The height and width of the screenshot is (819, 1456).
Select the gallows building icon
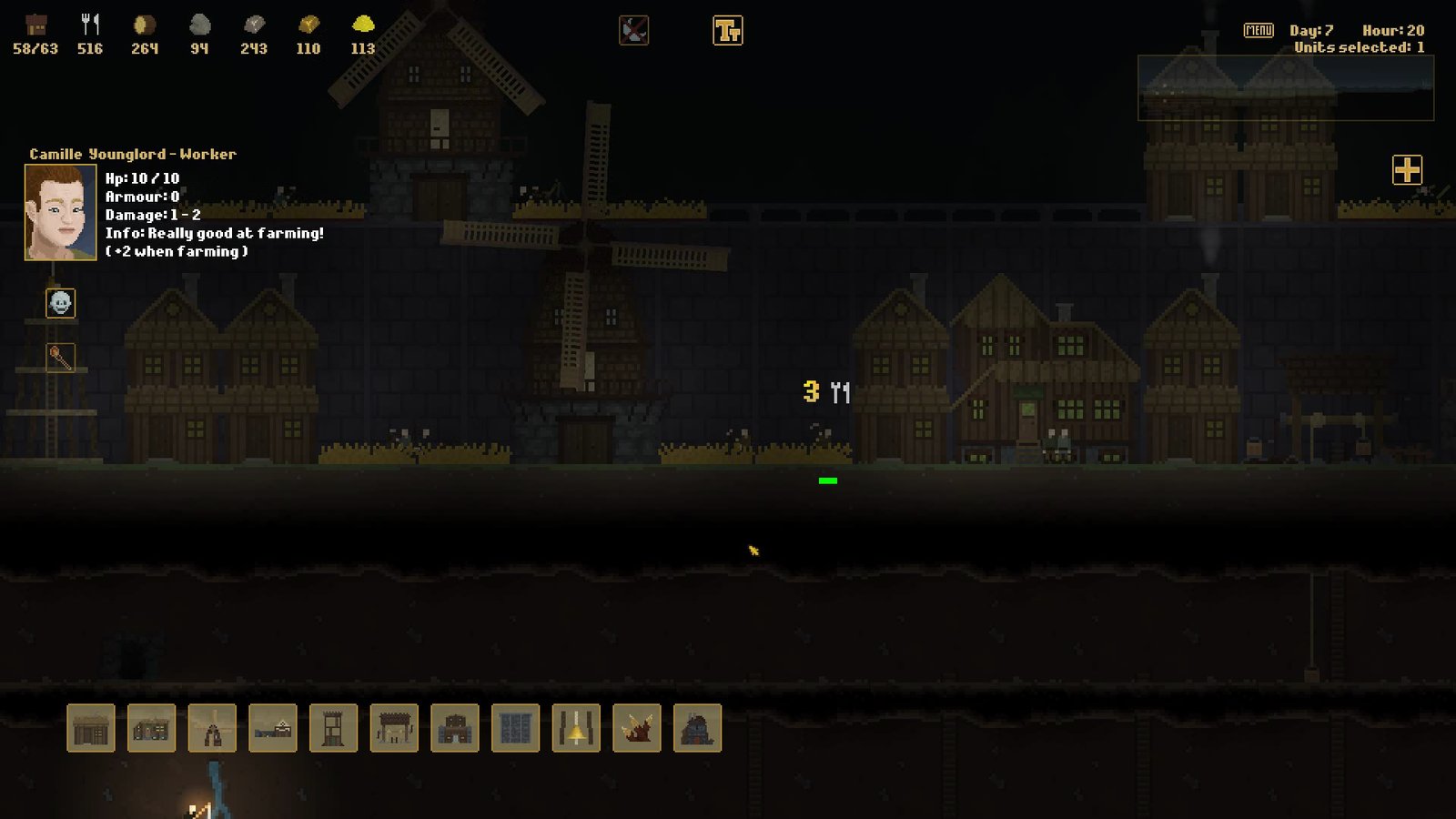point(398,729)
